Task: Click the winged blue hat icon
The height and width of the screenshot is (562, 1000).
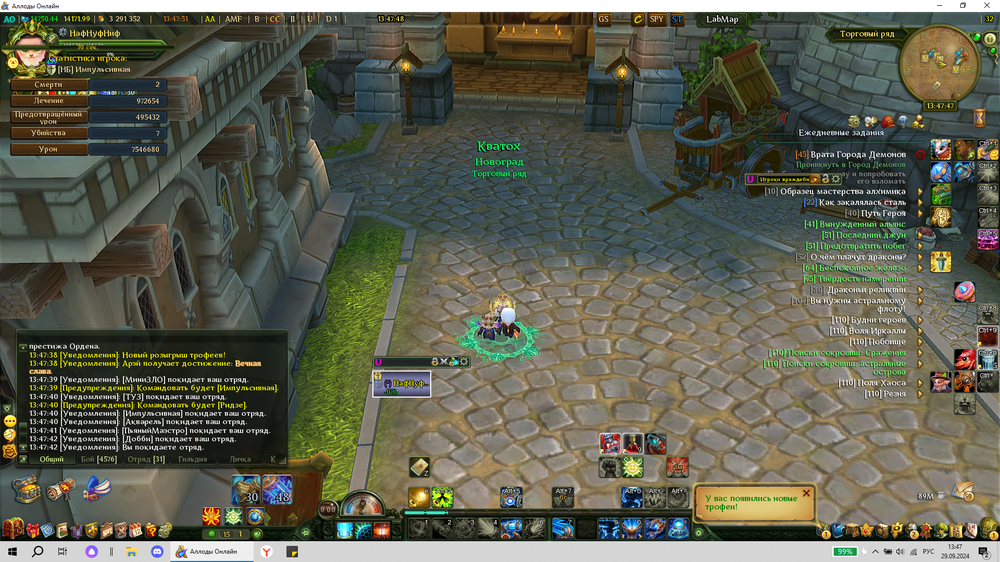Action: (97, 489)
